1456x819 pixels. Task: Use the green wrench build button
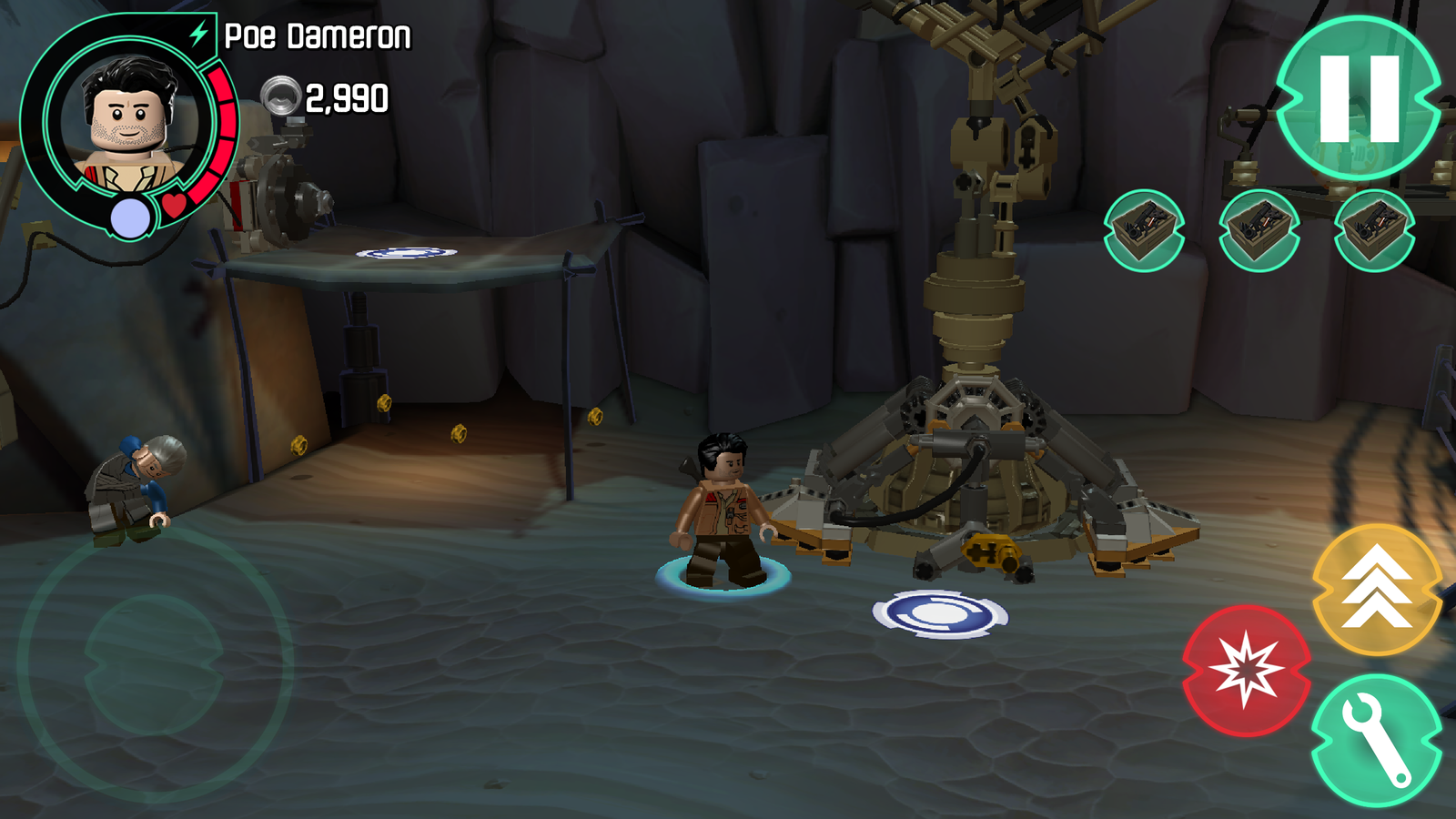coord(1377,740)
